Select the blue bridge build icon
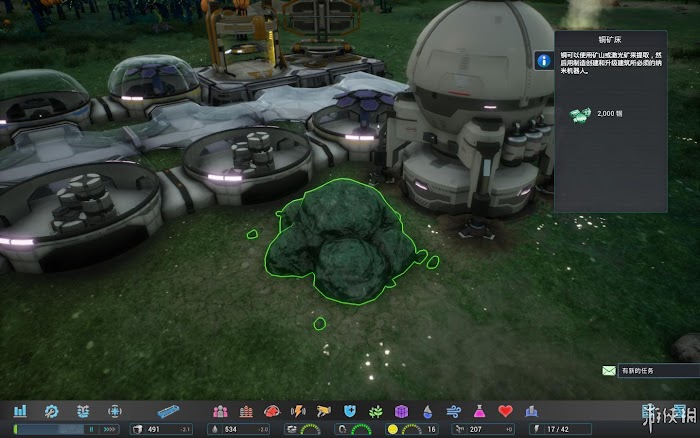Screen dimensions: 700x438 point(167,411)
